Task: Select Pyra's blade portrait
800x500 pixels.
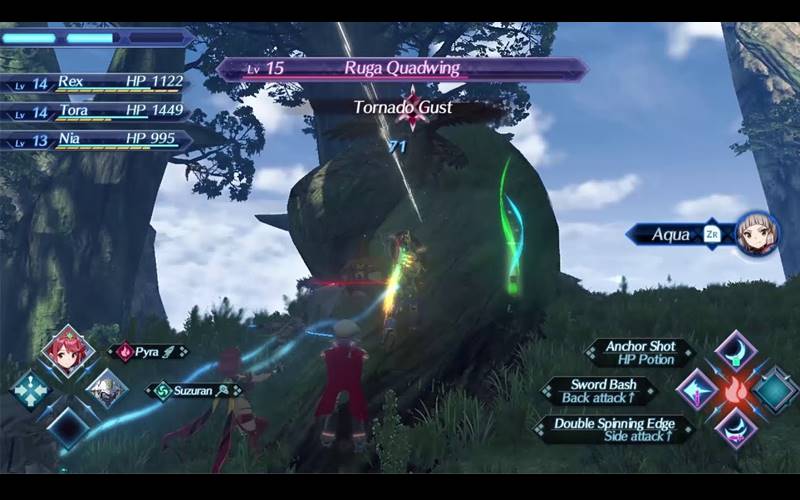Action: (x=67, y=352)
